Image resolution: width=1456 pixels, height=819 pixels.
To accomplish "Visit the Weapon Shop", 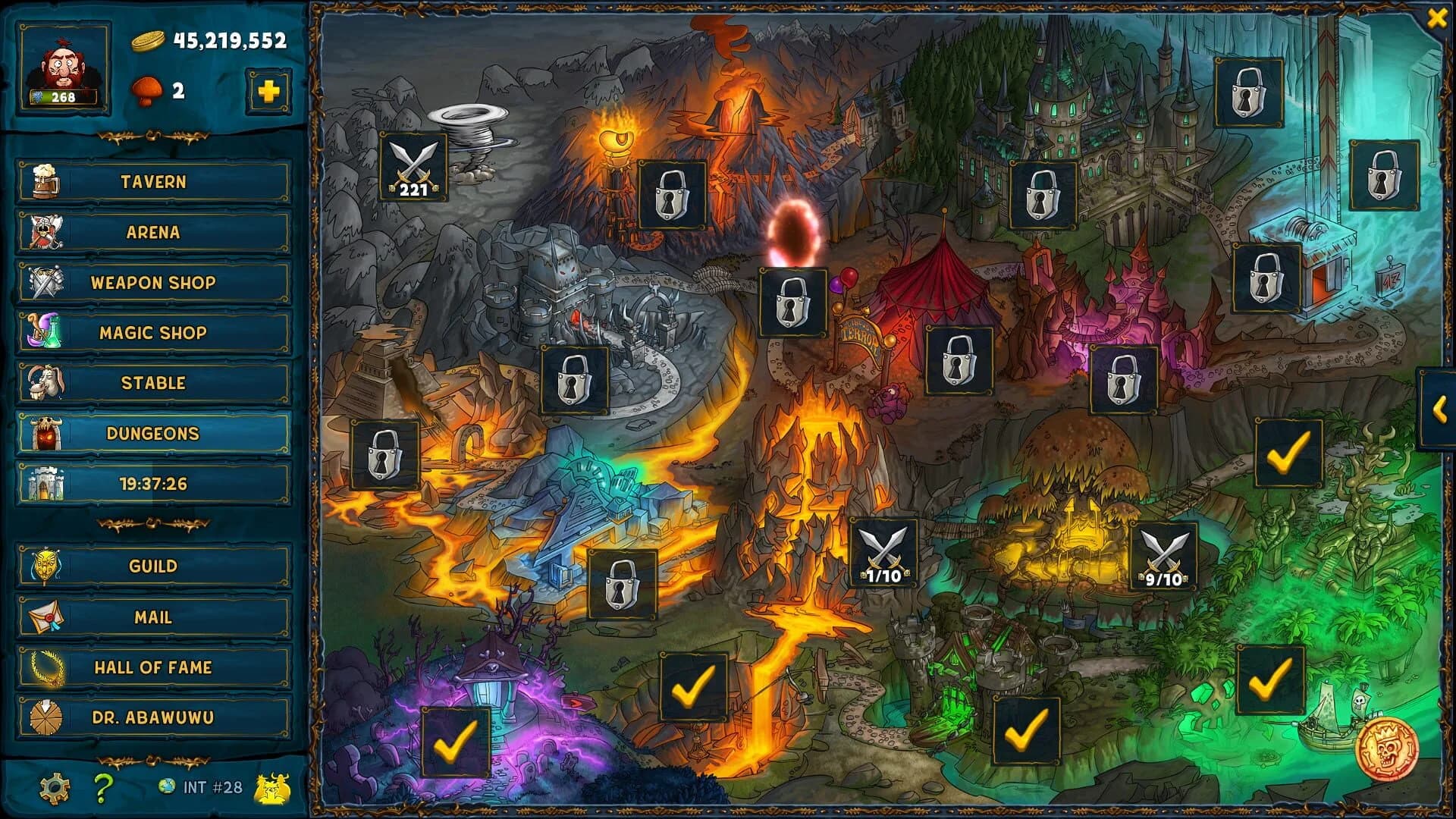I will 152,282.
